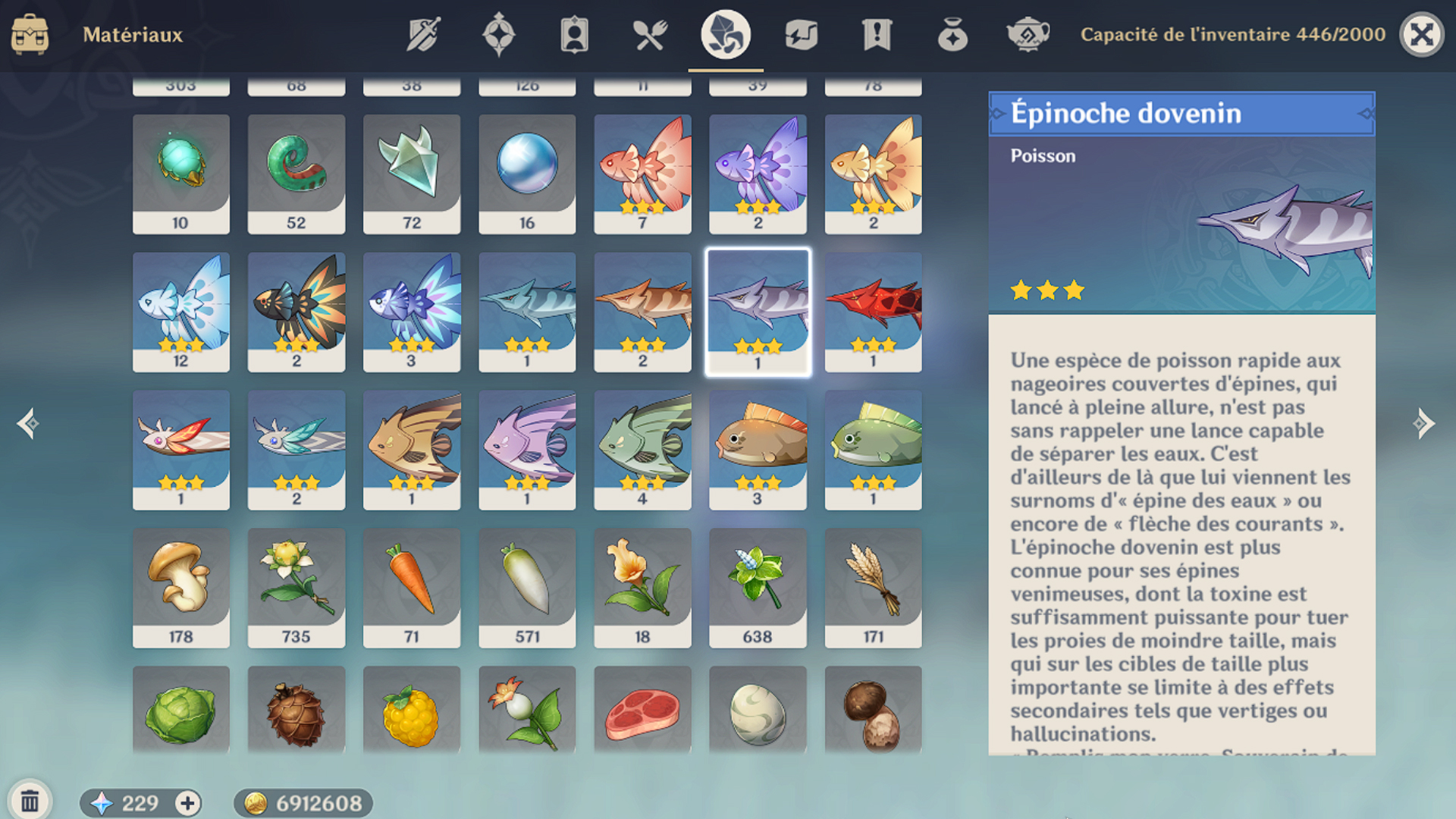Open the Precious Items pouch icon

952,34
